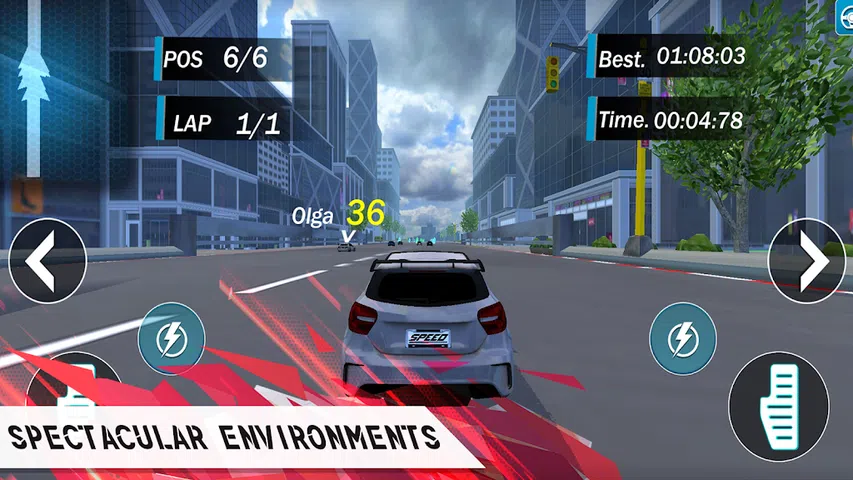Steer left with the left arrow button

pyautogui.click(x=46, y=261)
